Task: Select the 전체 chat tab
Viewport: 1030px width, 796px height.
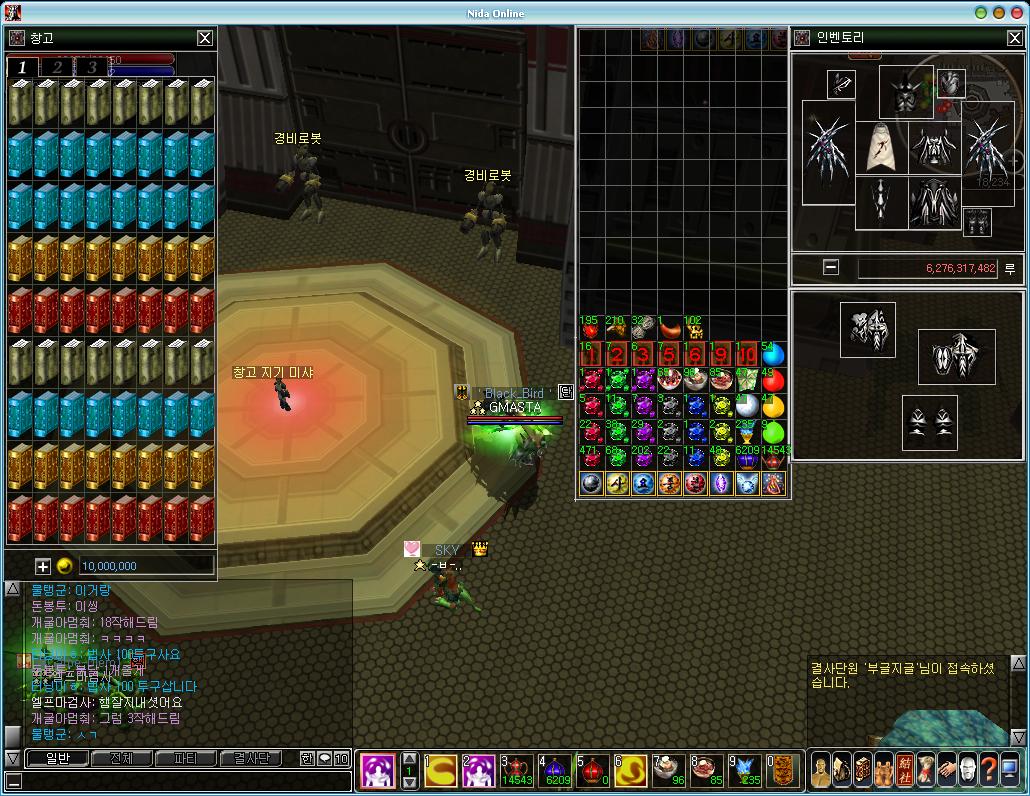Action: pos(121,758)
